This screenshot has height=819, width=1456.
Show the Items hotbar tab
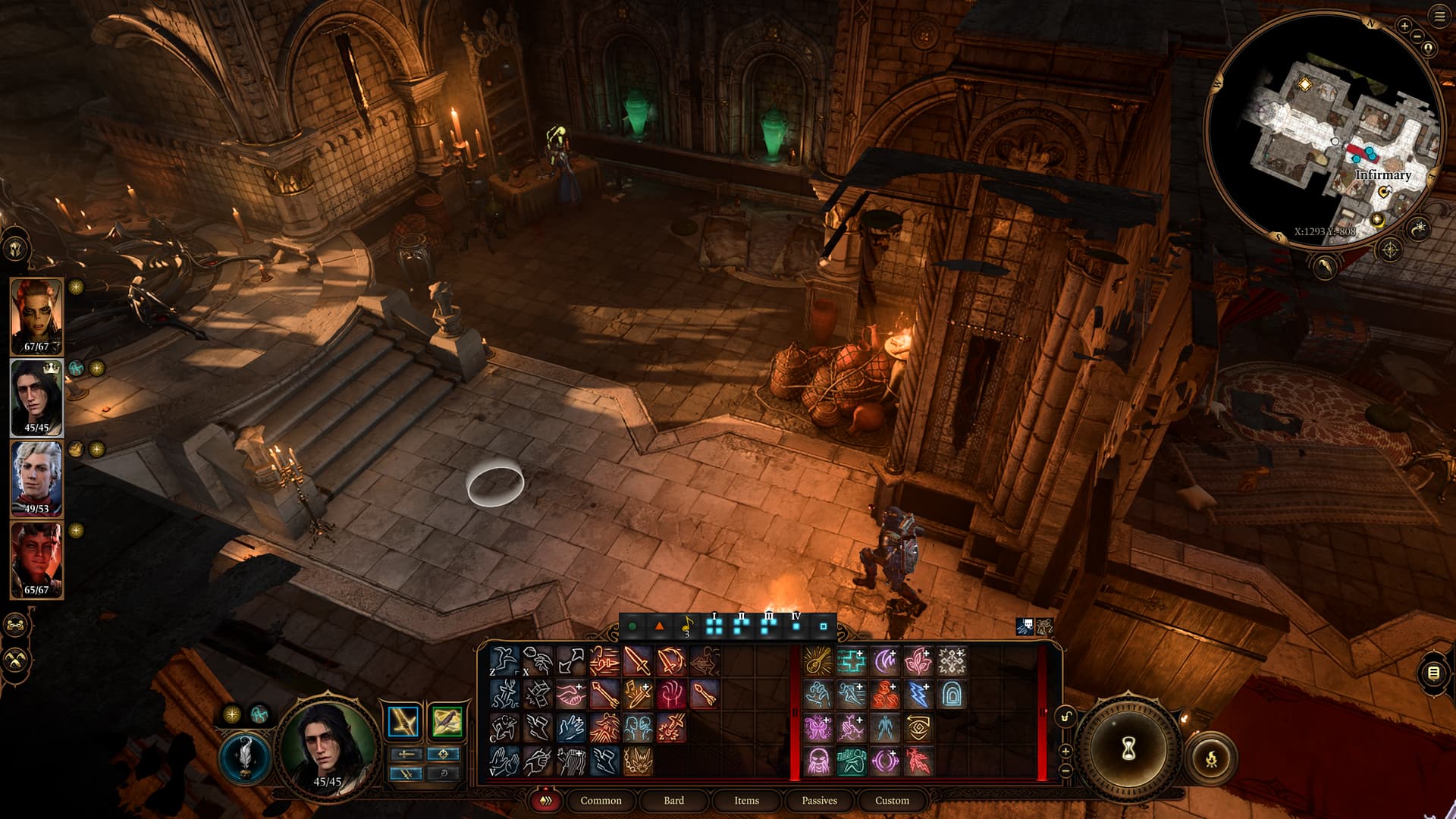(x=746, y=800)
